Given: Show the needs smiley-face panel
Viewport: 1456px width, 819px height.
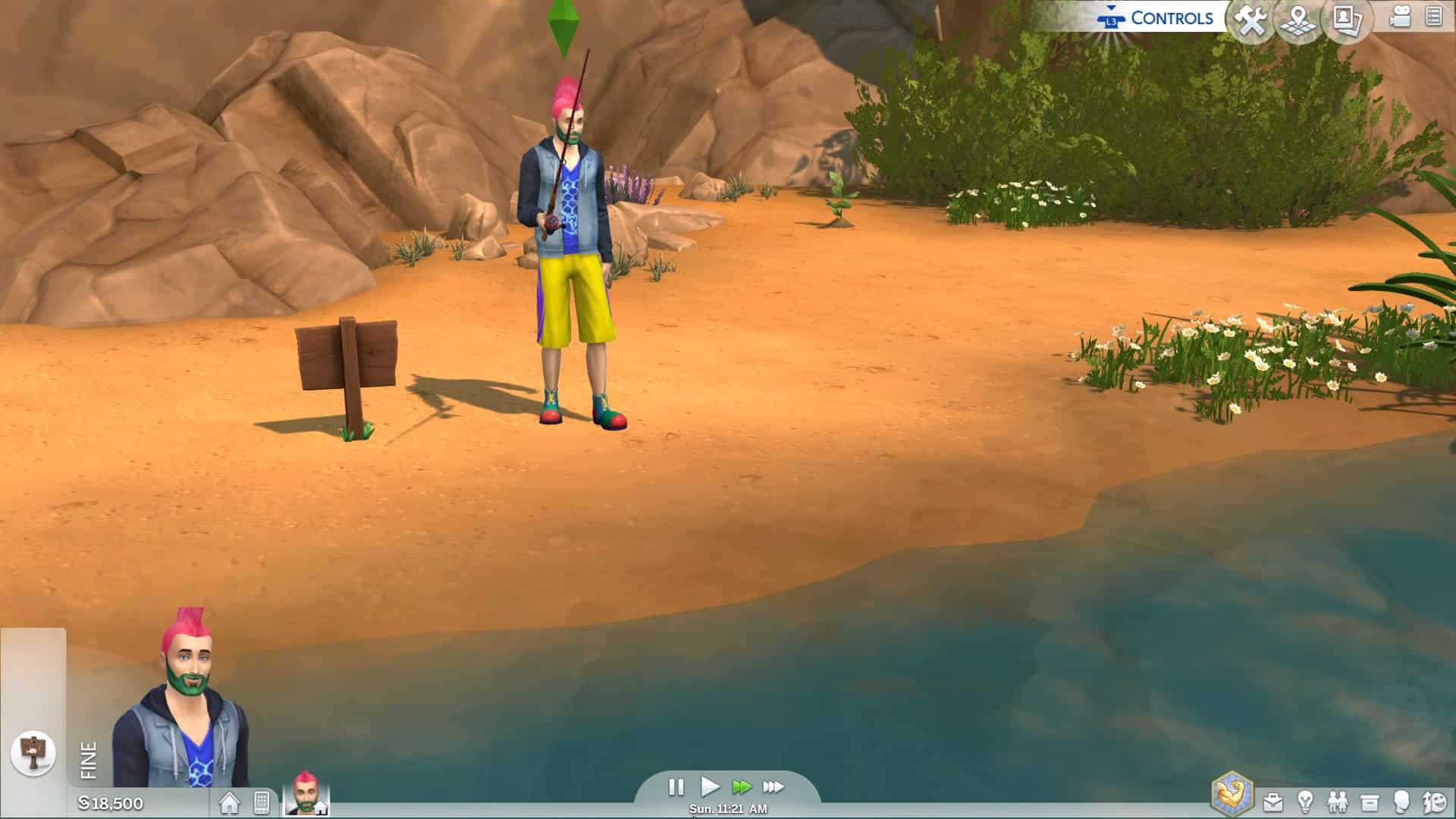Looking at the screenshot, I should (1434, 802).
